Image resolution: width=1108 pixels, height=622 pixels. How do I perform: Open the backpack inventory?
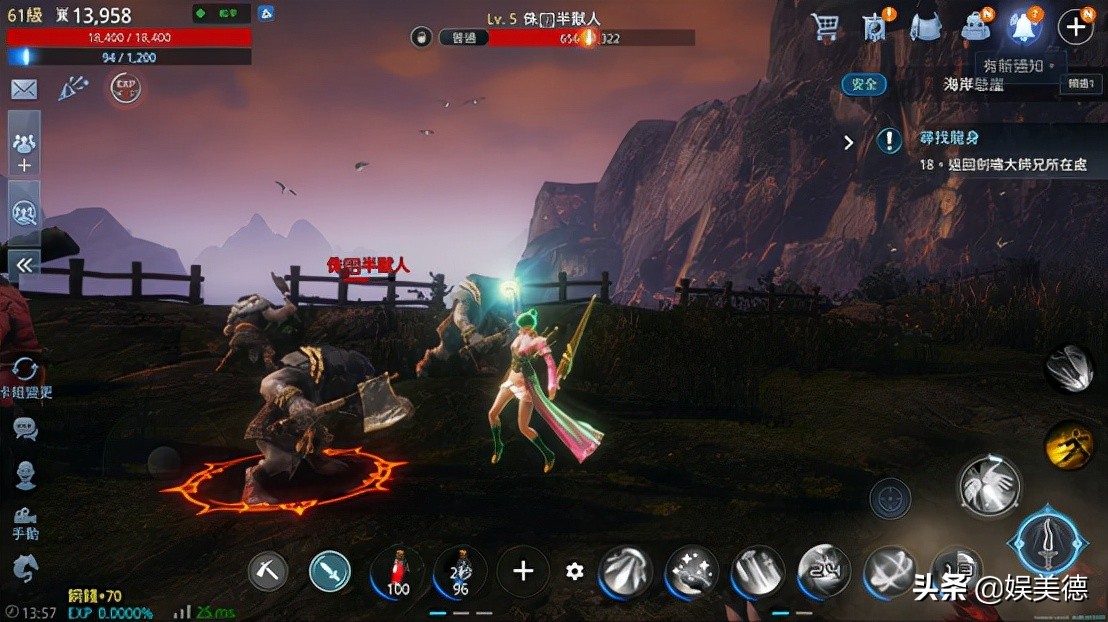(x=926, y=27)
